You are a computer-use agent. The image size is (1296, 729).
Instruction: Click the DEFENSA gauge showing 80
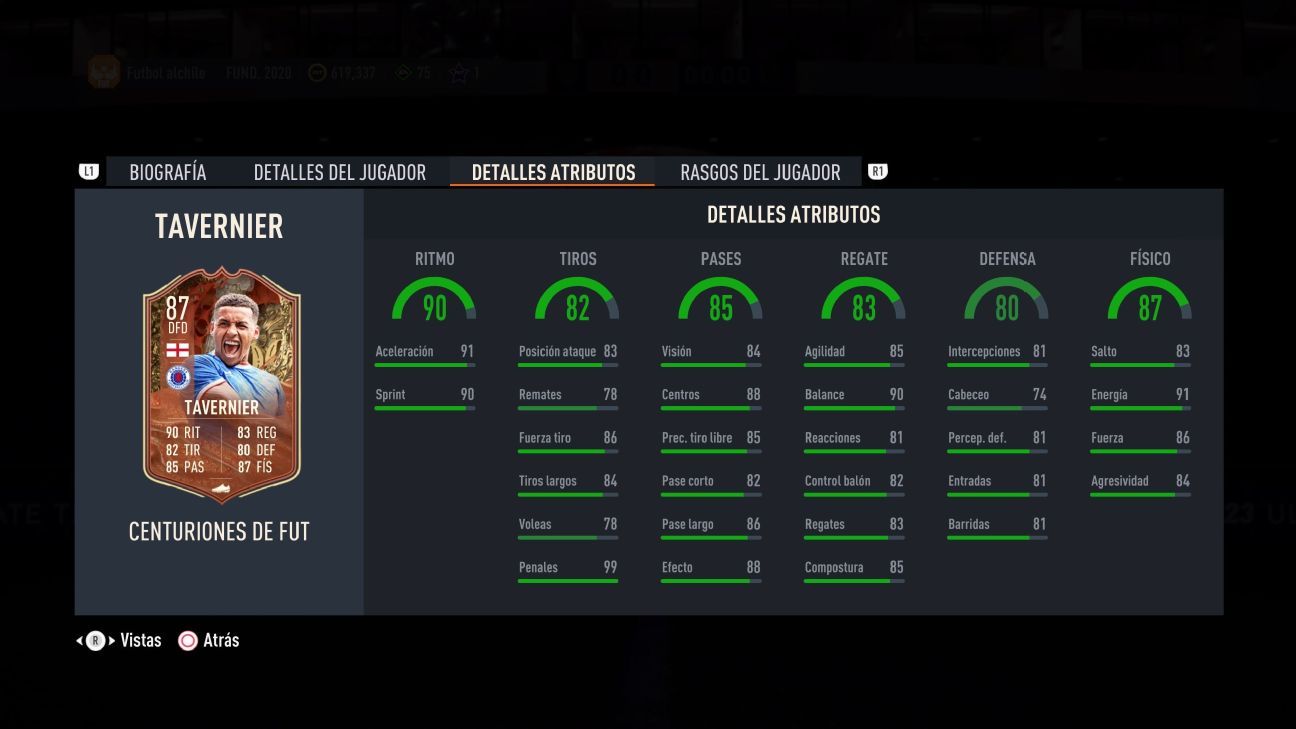(1007, 300)
